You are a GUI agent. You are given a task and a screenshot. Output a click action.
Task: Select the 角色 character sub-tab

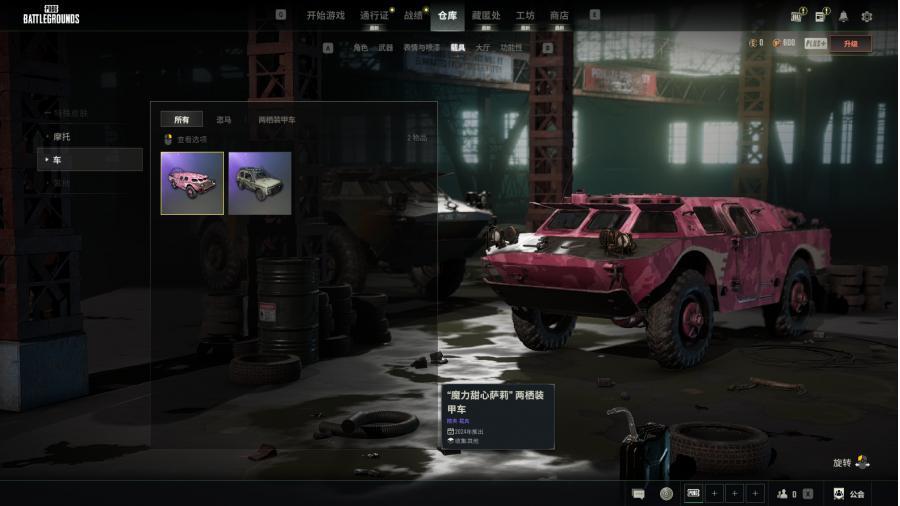click(360, 47)
